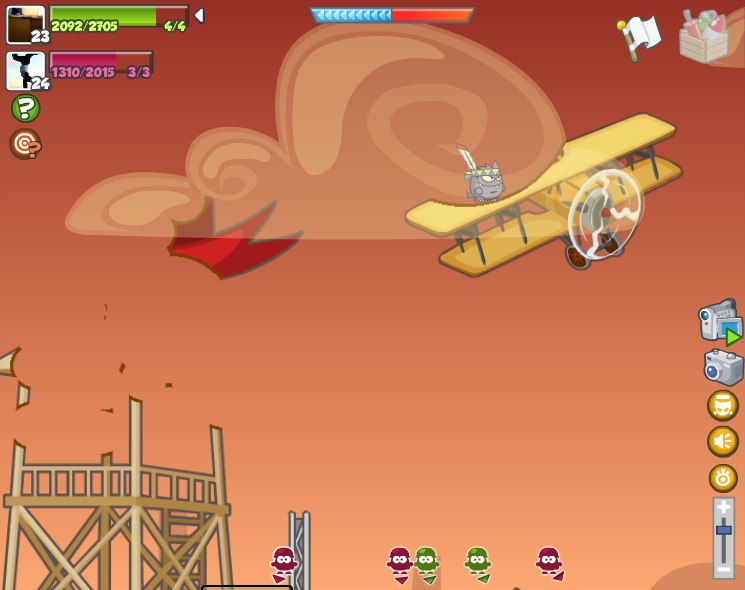Select the level 24 player portrait
The image size is (745, 590).
tap(26, 71)
